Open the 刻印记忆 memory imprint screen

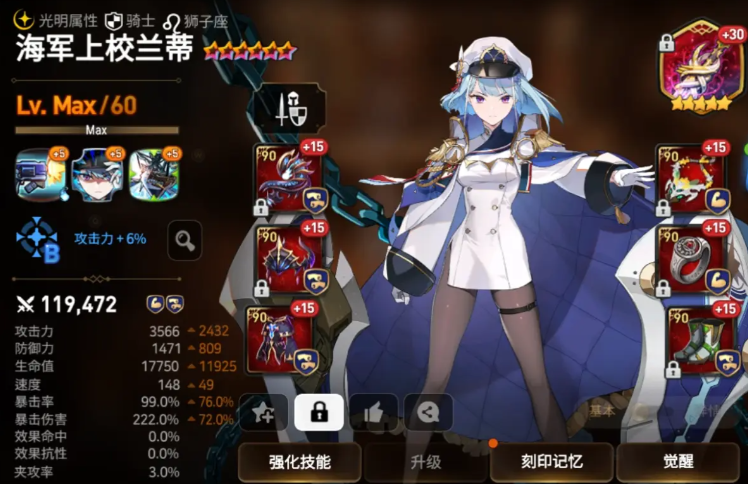tap(551, 463)
